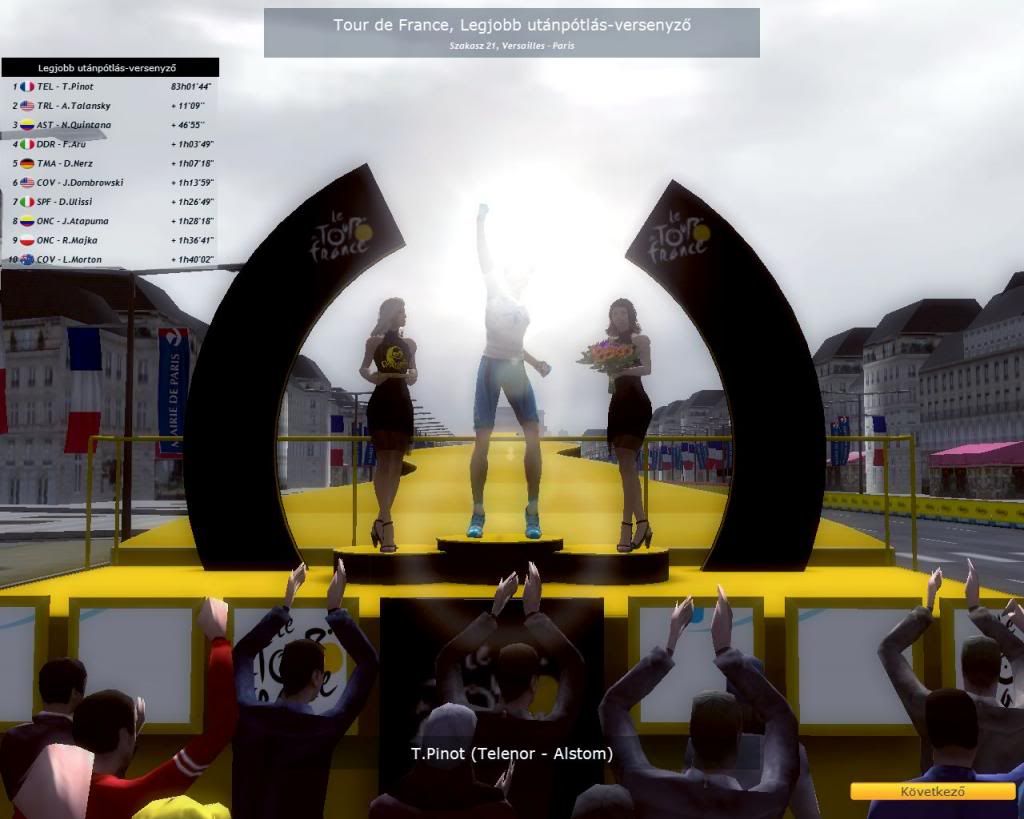Select N.Quintana's ranking row
This screenshot has height=819, width=1024.
pyautogui.click(x=110, y=125)
